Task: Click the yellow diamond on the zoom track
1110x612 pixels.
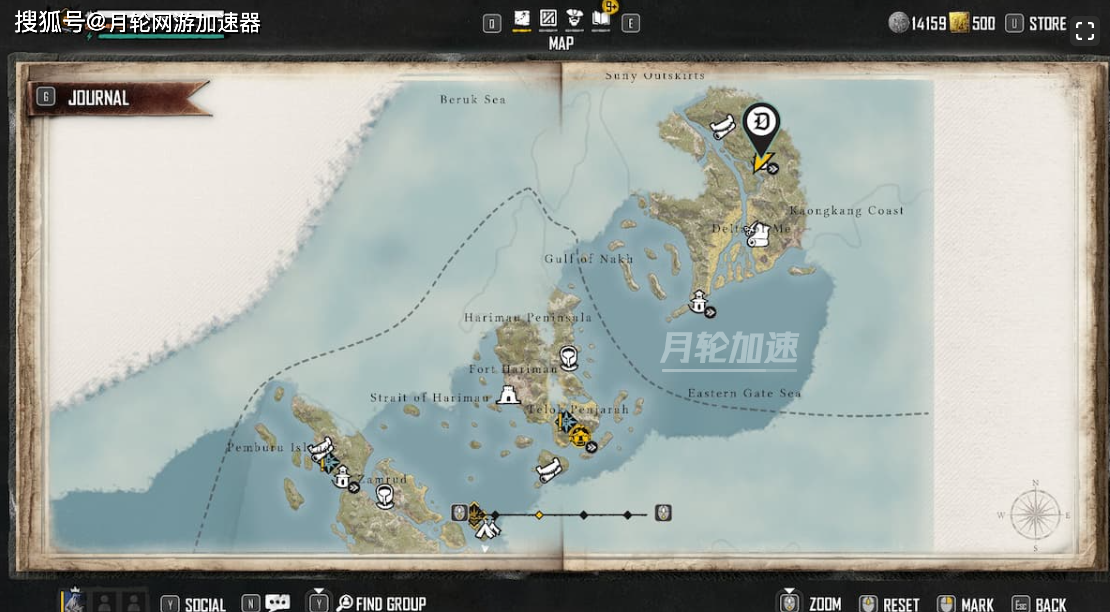Action: 539,515
